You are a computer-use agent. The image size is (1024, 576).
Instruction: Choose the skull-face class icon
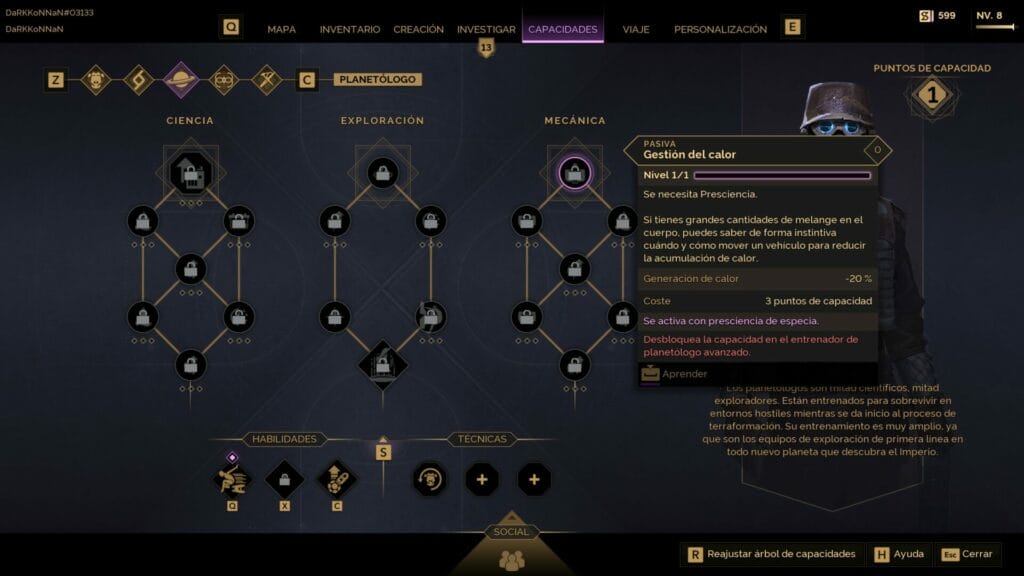click(x=96, y=79)
